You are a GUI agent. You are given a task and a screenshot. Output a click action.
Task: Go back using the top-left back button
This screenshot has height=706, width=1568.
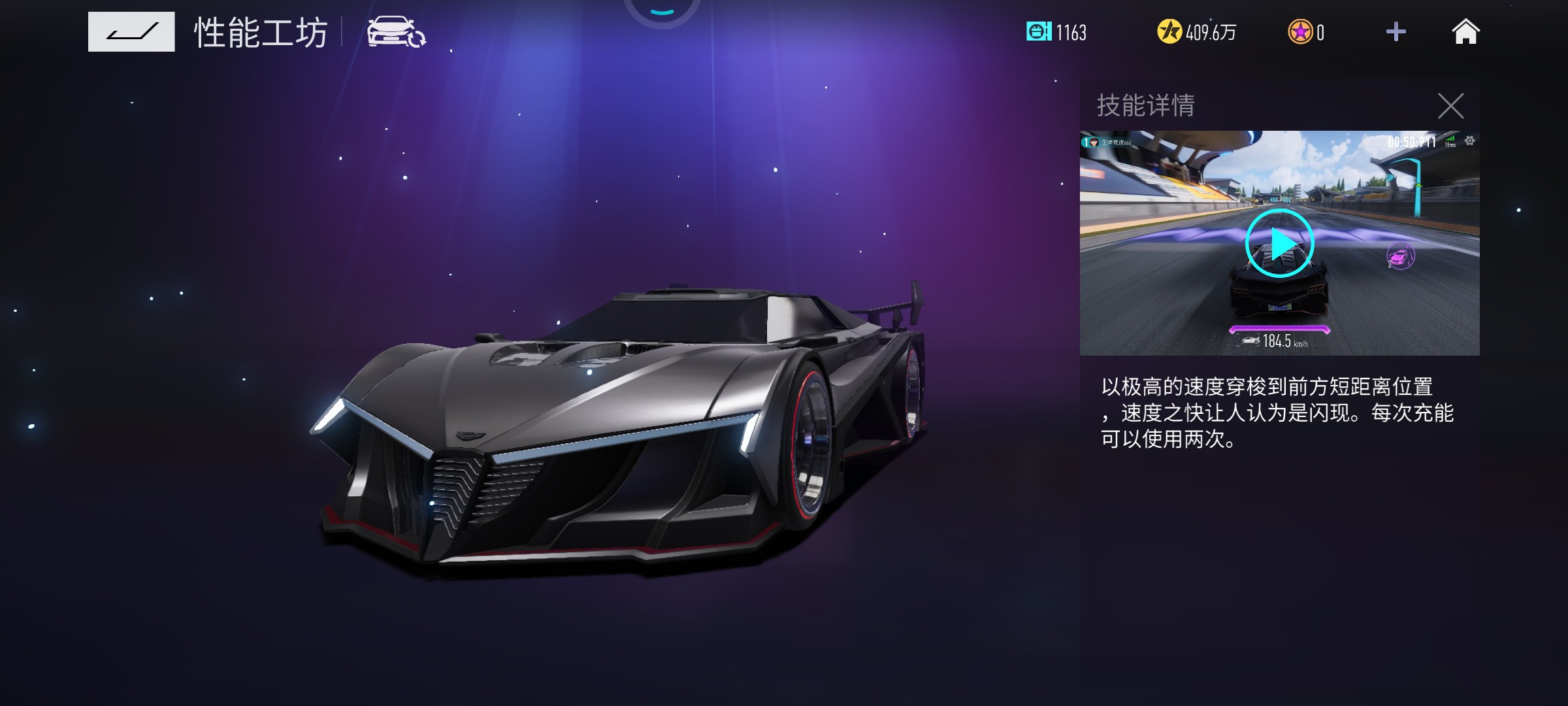coord(131,31)
